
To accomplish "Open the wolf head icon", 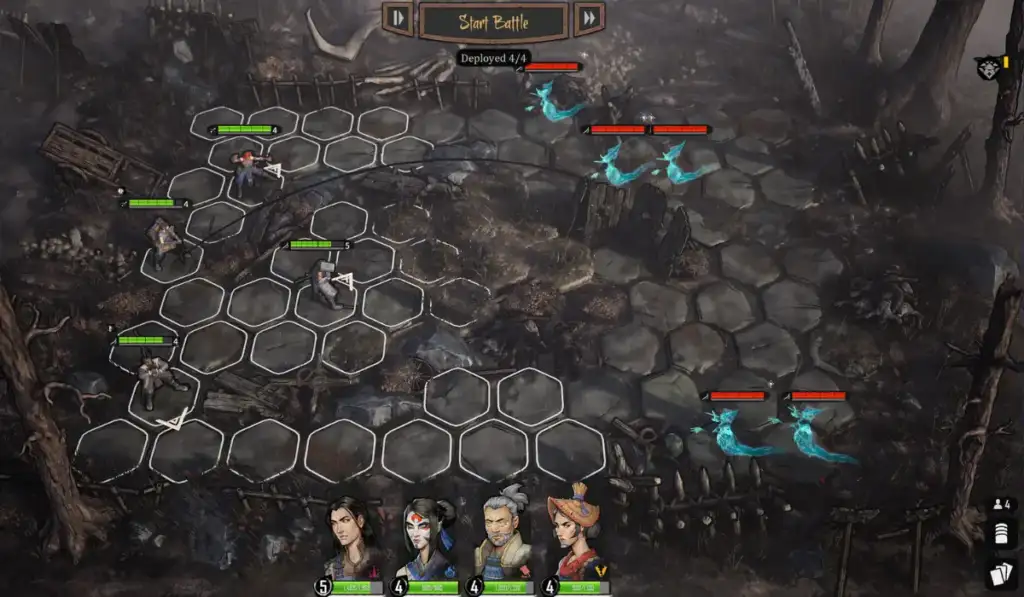I will (x=987, y=68).
